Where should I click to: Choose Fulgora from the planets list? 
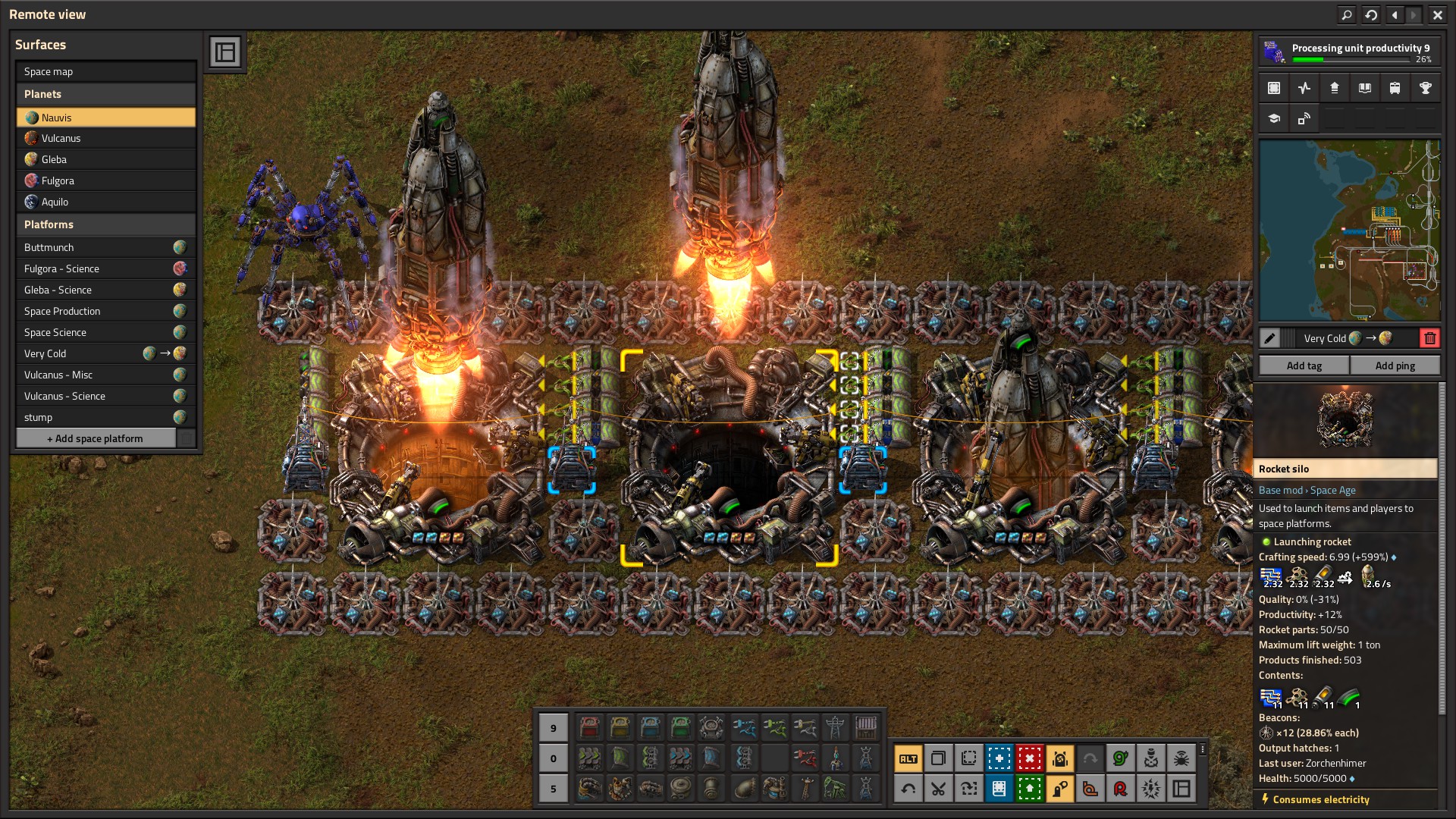pos(105,180)
